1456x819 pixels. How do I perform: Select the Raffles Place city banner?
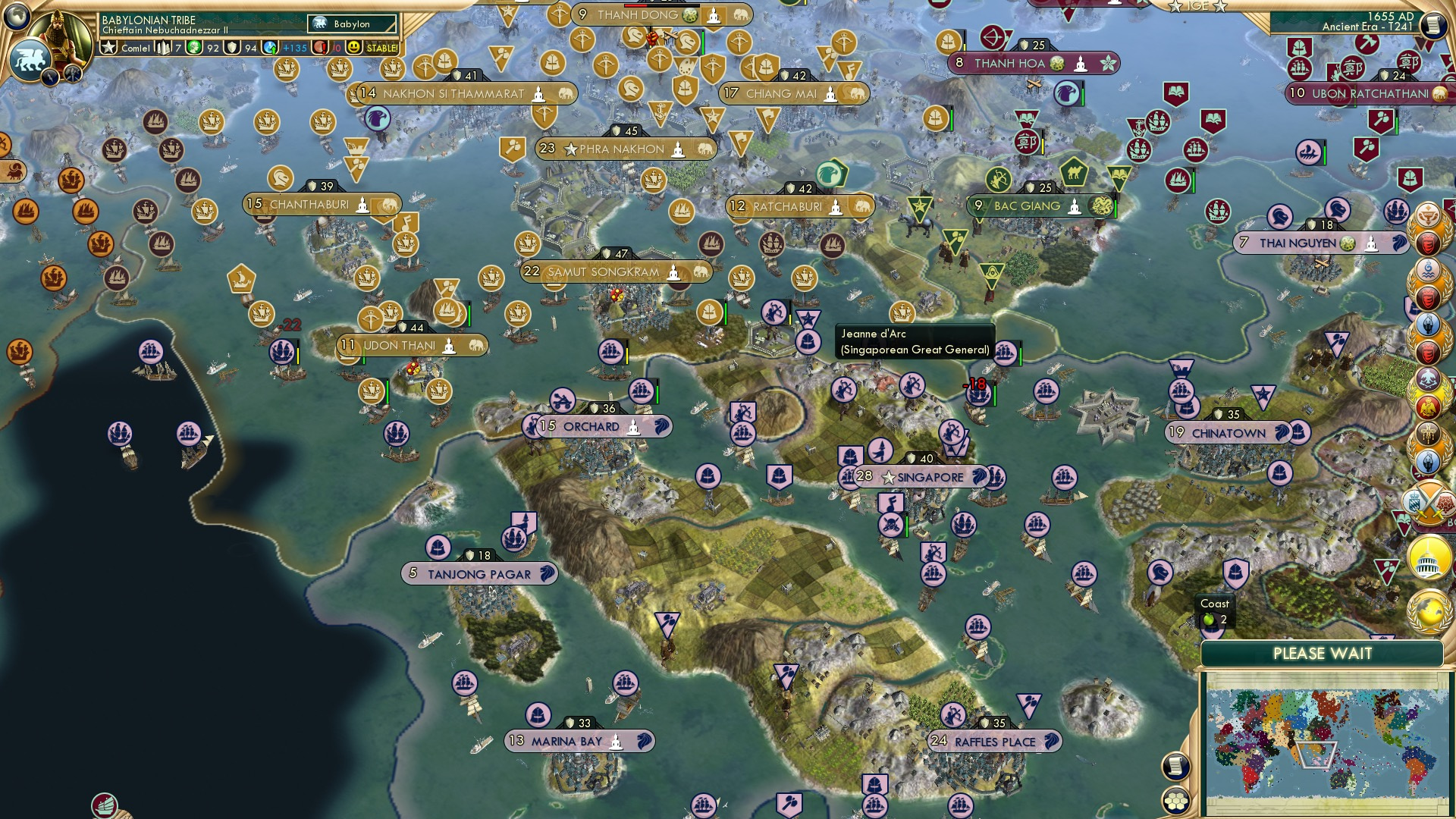tap(994, 741)
